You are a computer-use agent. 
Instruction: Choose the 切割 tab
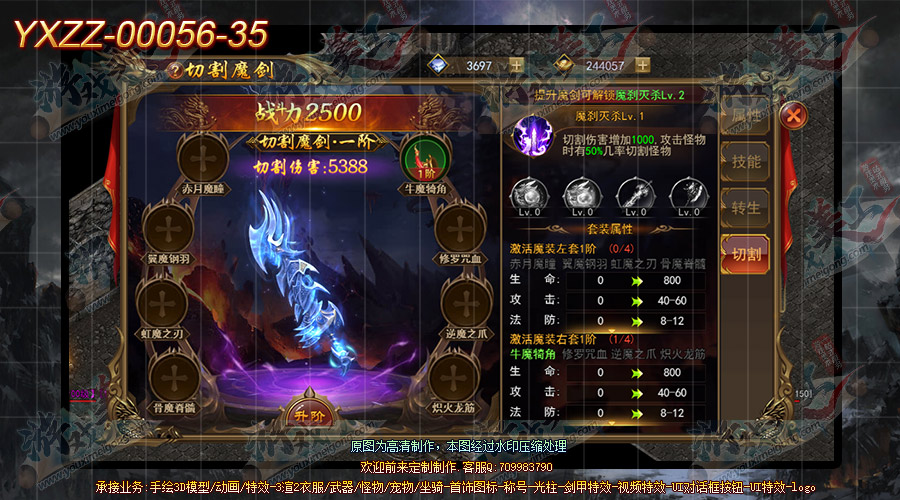(746, 255)
